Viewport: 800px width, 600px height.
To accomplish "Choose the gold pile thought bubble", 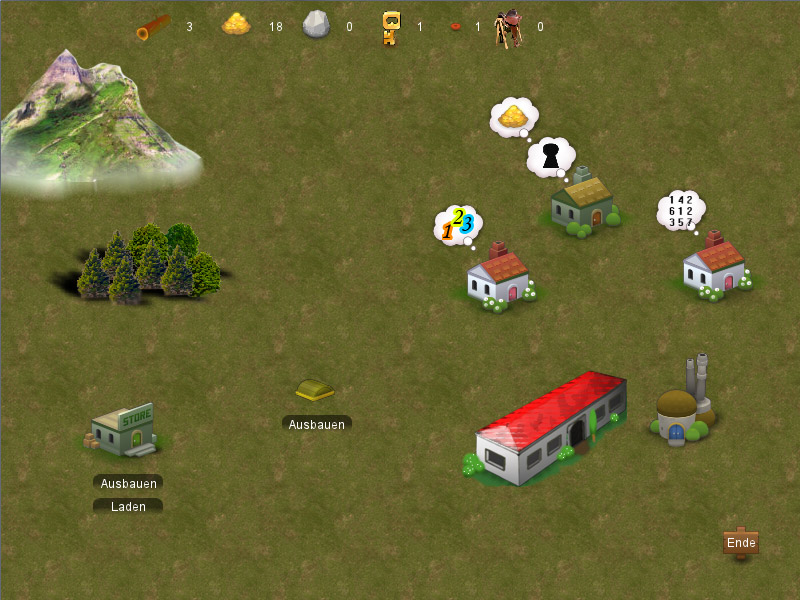I will tap(513, 117).
